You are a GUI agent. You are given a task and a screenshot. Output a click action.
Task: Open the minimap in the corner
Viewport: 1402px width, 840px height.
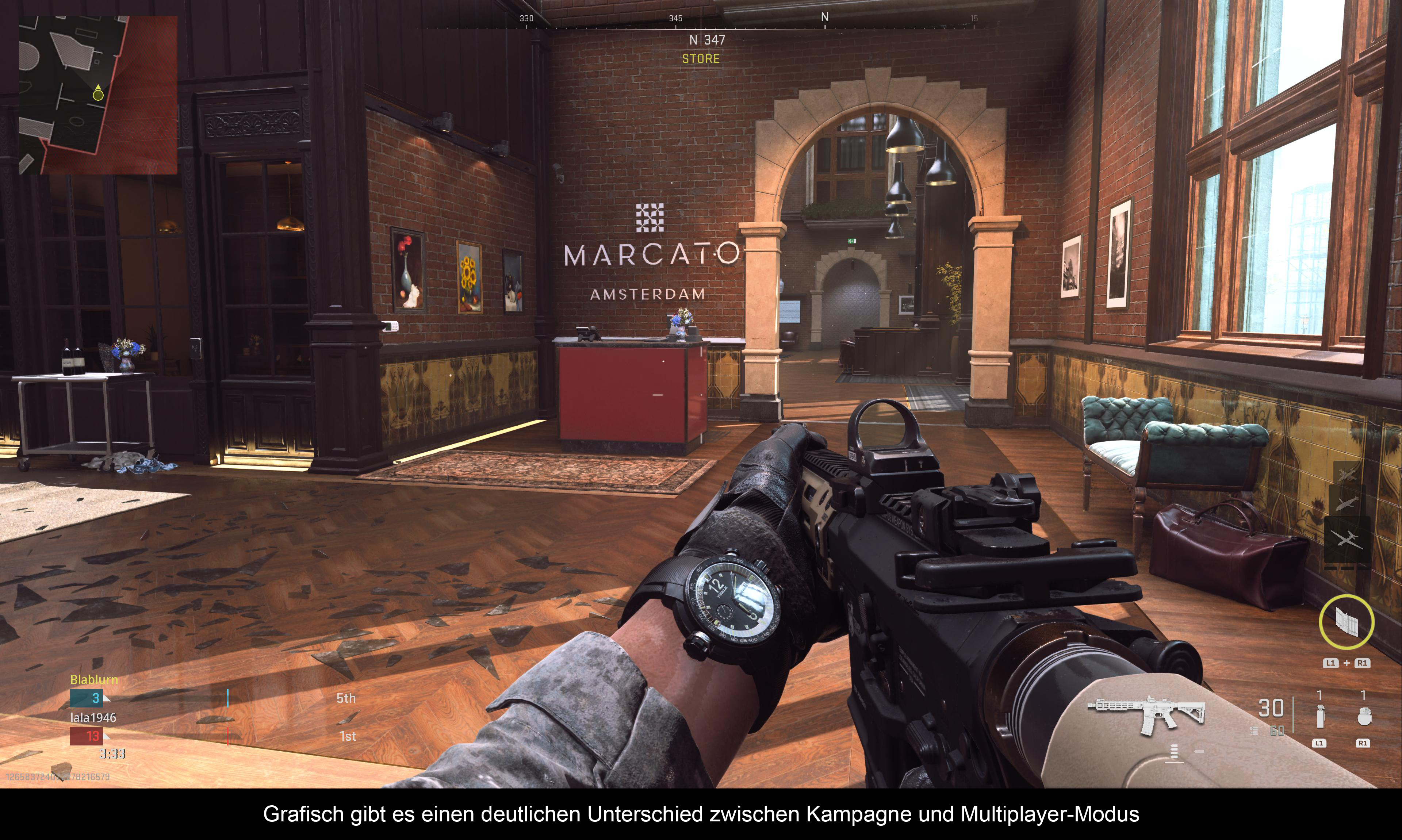coord(98,95)
